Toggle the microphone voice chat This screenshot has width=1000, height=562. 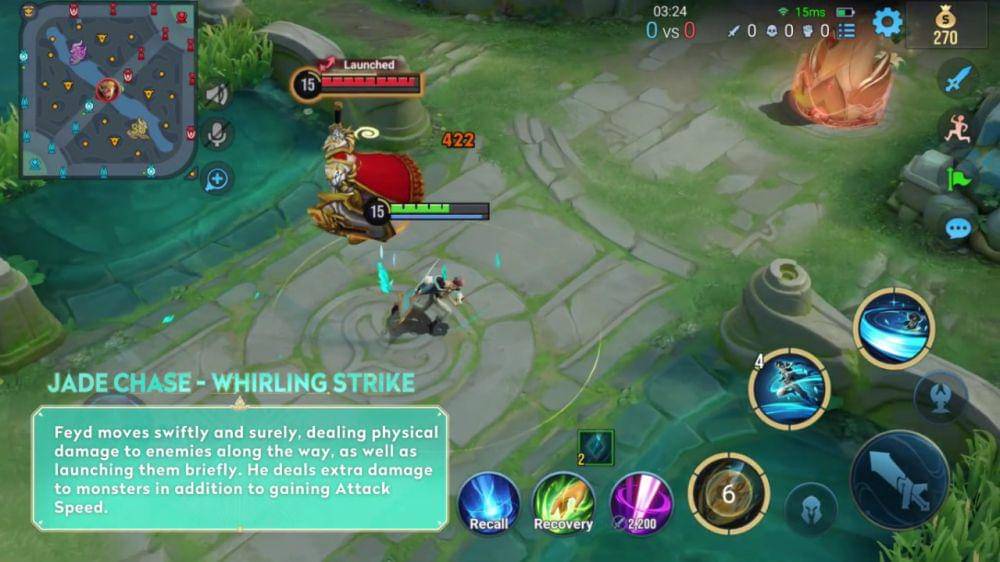click(x=216, y=135)
